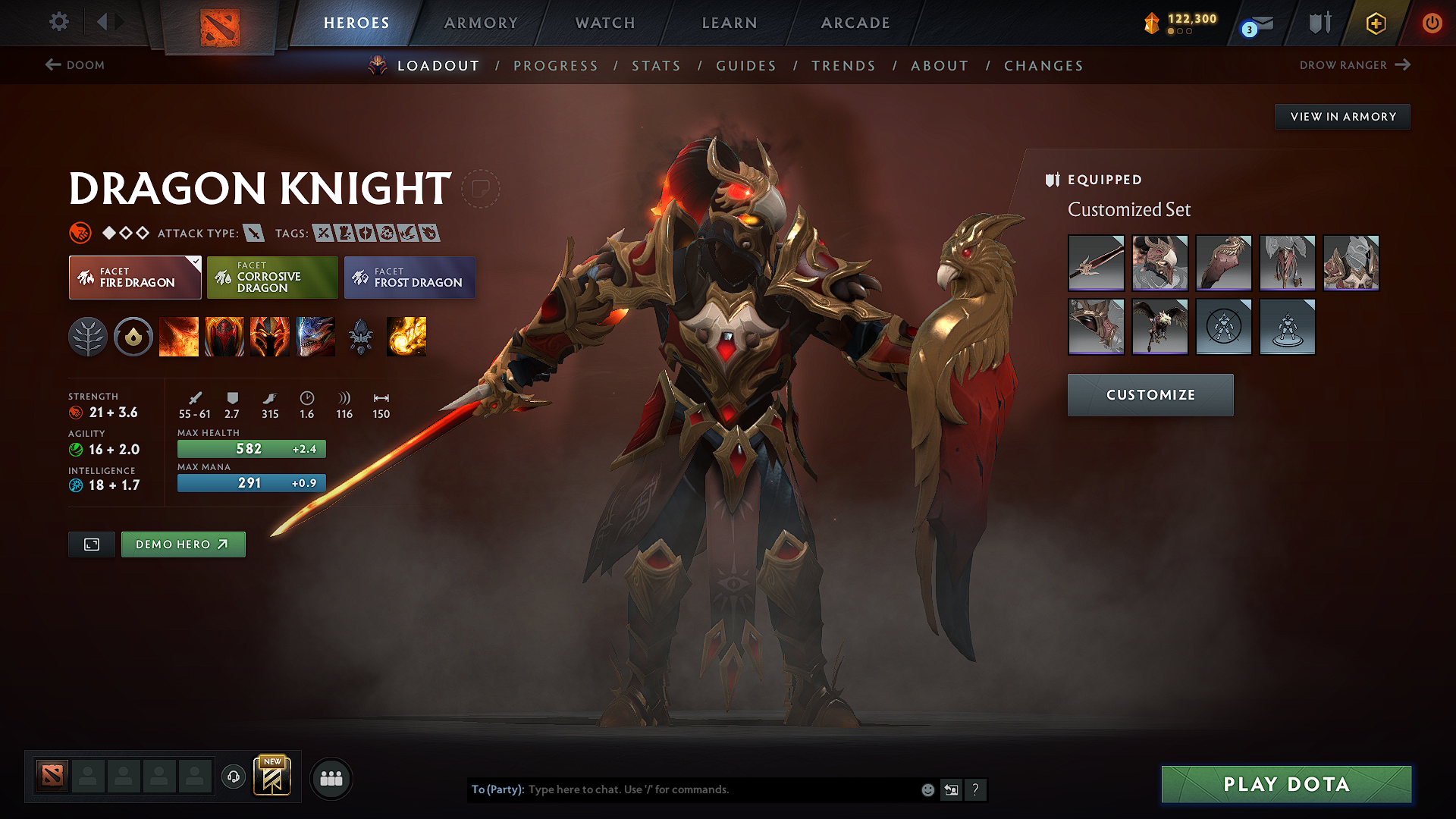Screen dimensions: 1456x819
Task: Click the Dragon Tail ability icon
Action: point(224,337)
